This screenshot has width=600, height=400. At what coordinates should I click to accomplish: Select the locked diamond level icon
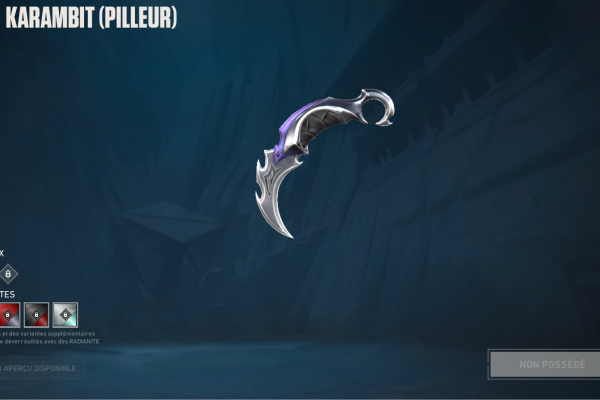pos(8,273)
